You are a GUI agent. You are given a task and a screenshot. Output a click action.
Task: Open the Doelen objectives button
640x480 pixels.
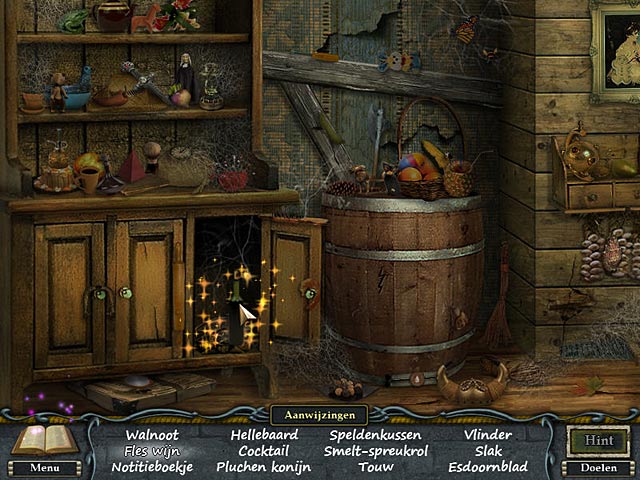pos(598,467)
